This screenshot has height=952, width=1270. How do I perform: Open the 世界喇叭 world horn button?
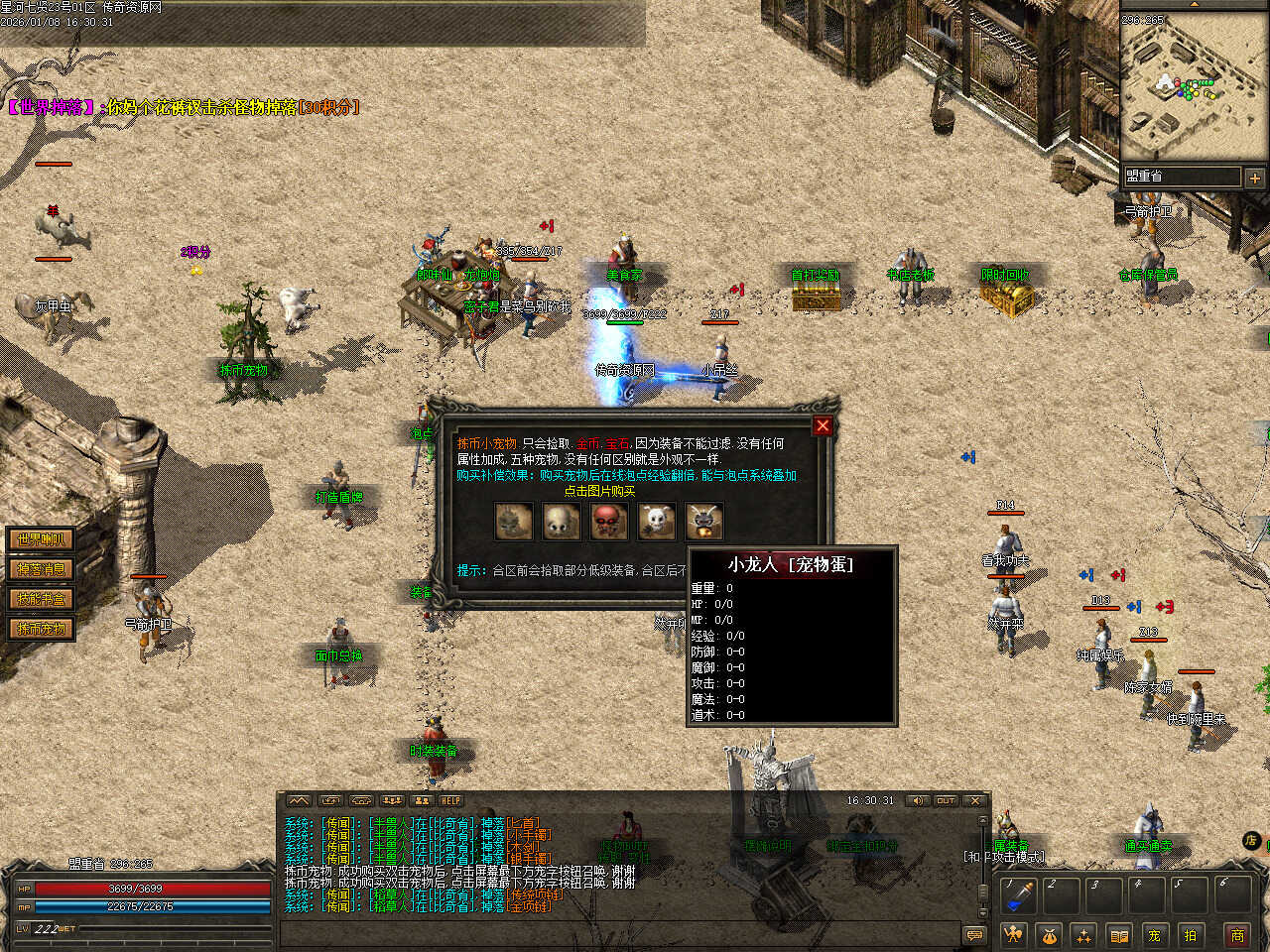pyautogui.click(x=41, y=539)
